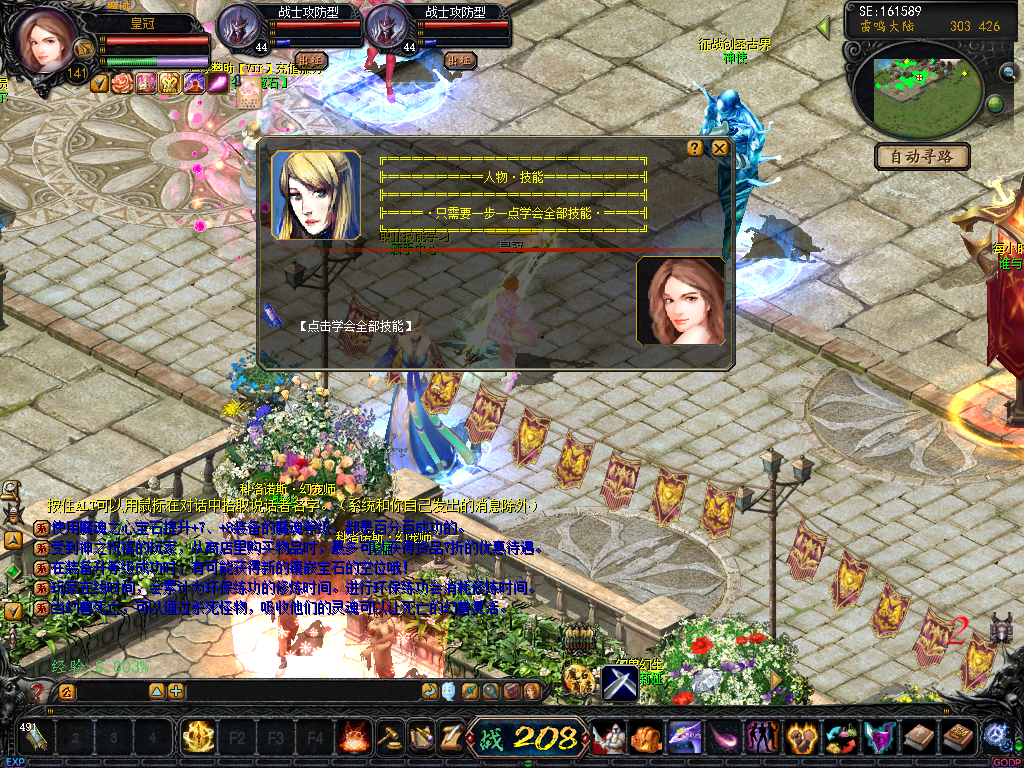This screenshot has width=1024, height=768.
Task: Click the first pet's 出征 button
Action: coord(311,60)
